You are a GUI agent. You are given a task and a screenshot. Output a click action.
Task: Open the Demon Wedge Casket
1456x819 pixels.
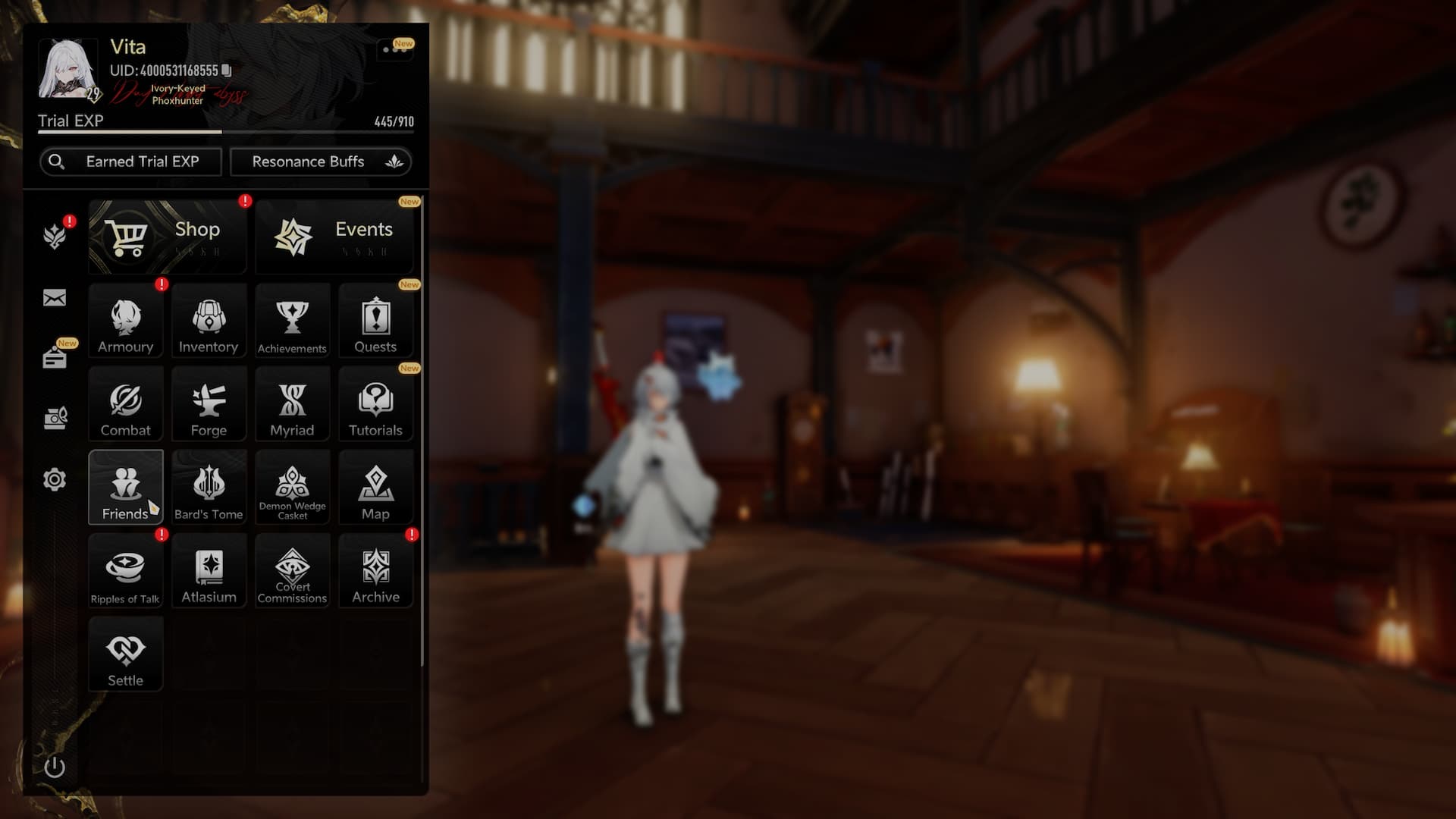[x=292, y=488]
